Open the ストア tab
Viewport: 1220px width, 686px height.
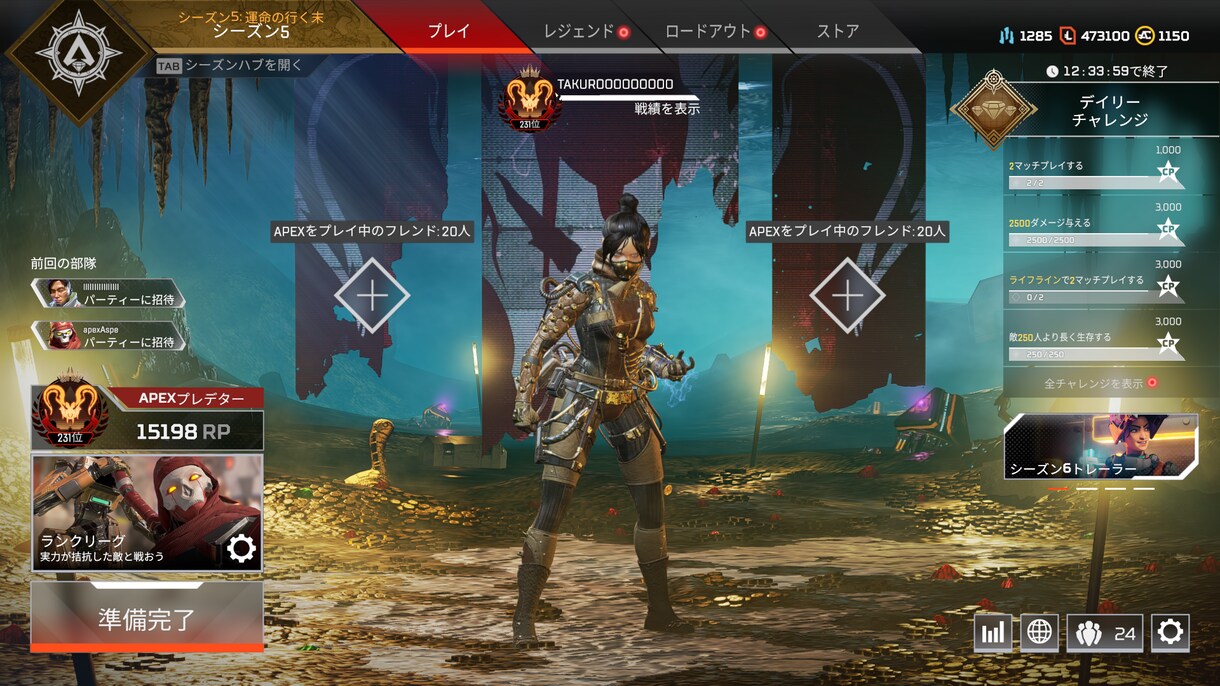tap(838, 31)
